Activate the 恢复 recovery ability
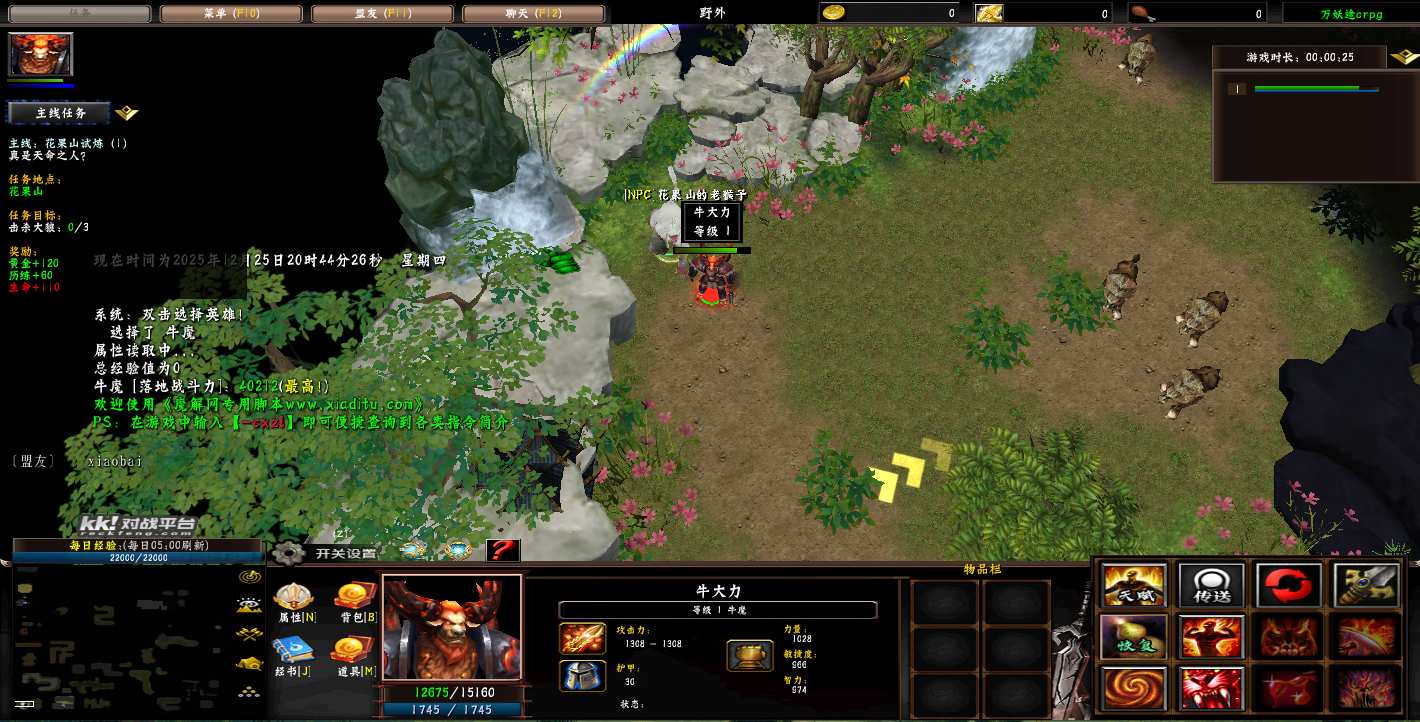Screen dimensions: 1420x722 [x=1134, y=637]
